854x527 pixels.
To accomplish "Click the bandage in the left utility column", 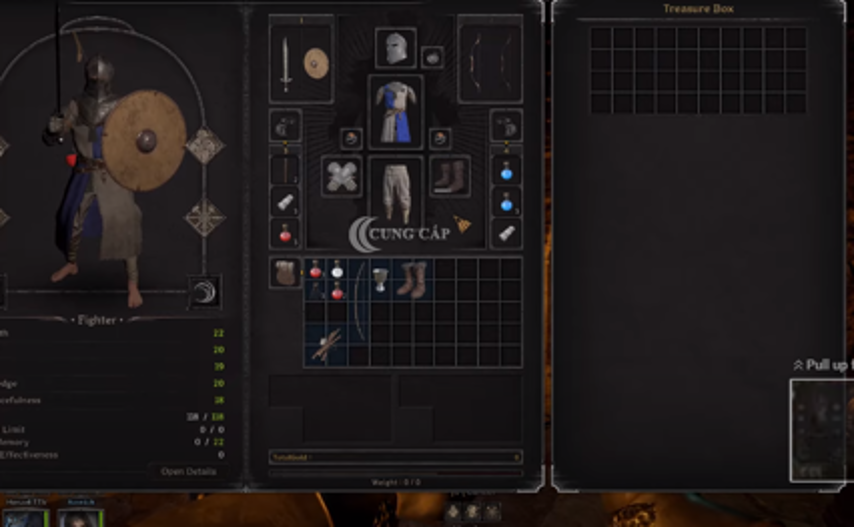I will [x=285, y=201].
